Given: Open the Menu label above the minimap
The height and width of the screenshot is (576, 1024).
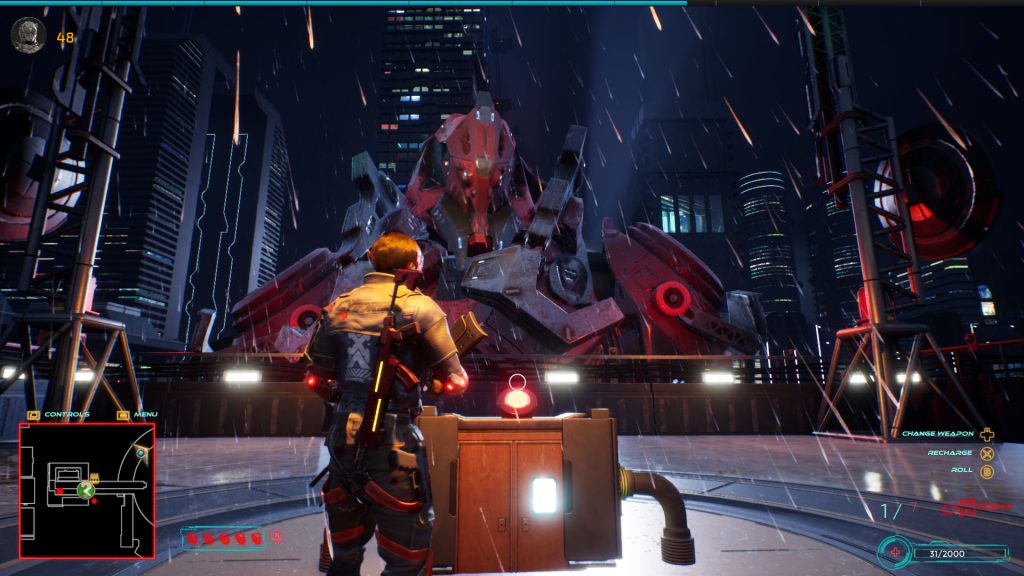Looking at the screenshot, I should click(145, 414).
